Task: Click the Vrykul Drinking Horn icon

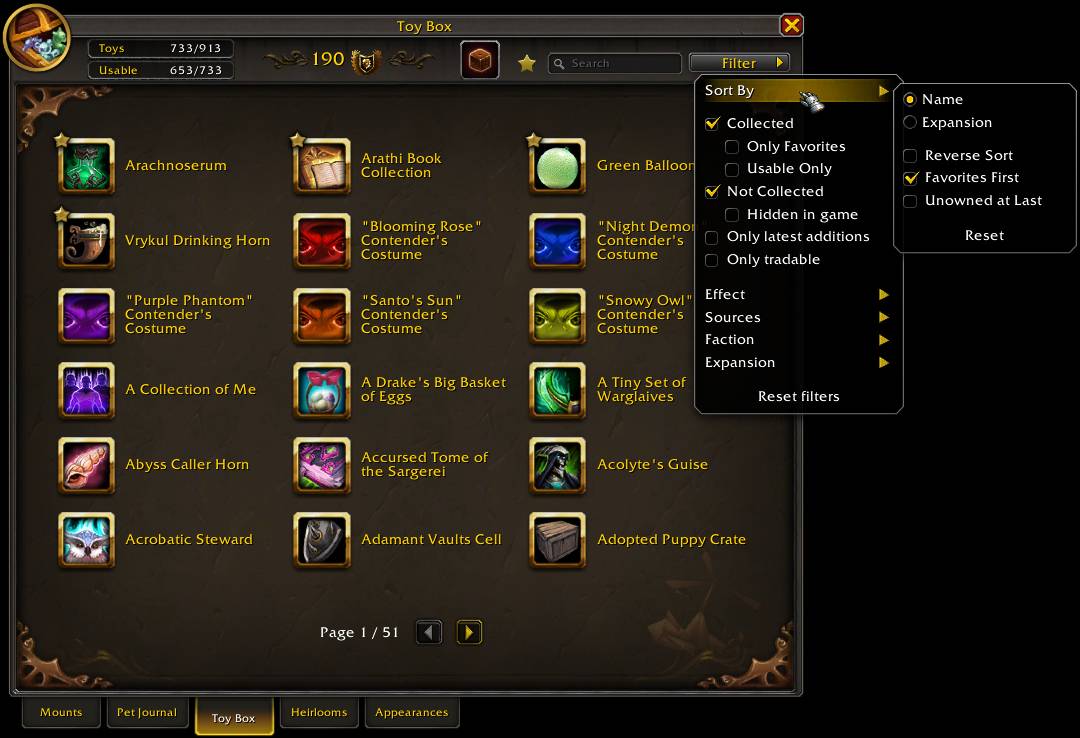Action: tap(87, 241)
